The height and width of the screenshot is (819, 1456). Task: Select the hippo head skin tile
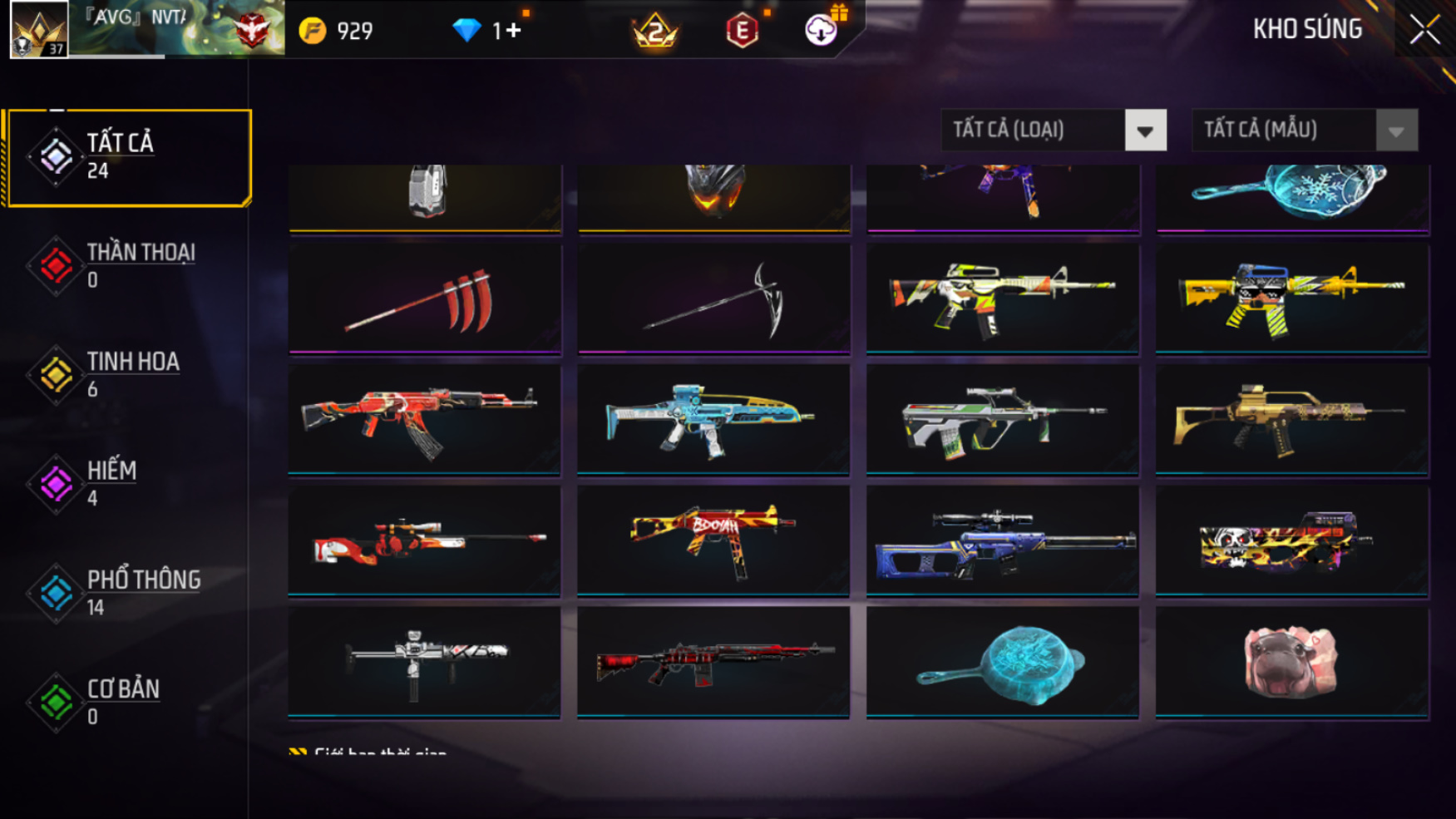coord(1291,662)
